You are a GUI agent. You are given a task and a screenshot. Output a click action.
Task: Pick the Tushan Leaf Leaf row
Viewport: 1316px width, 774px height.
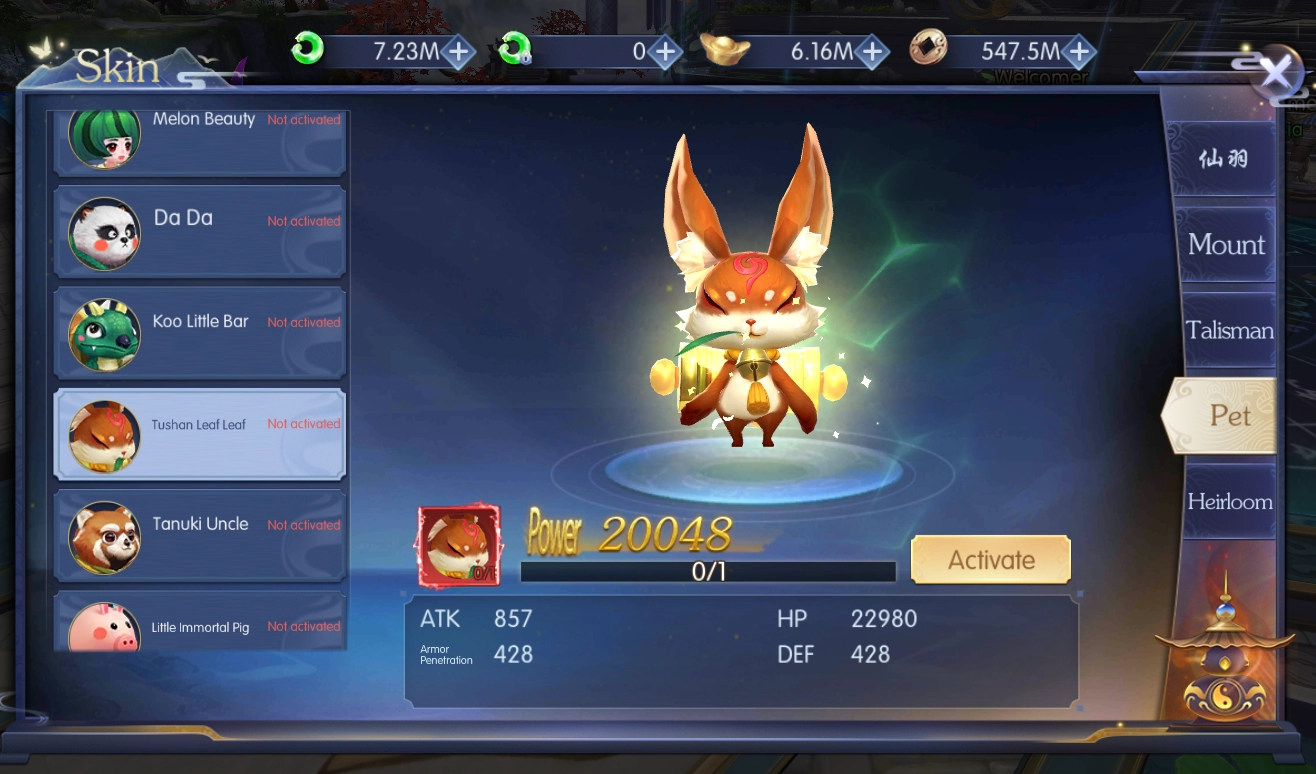[200, 434]
